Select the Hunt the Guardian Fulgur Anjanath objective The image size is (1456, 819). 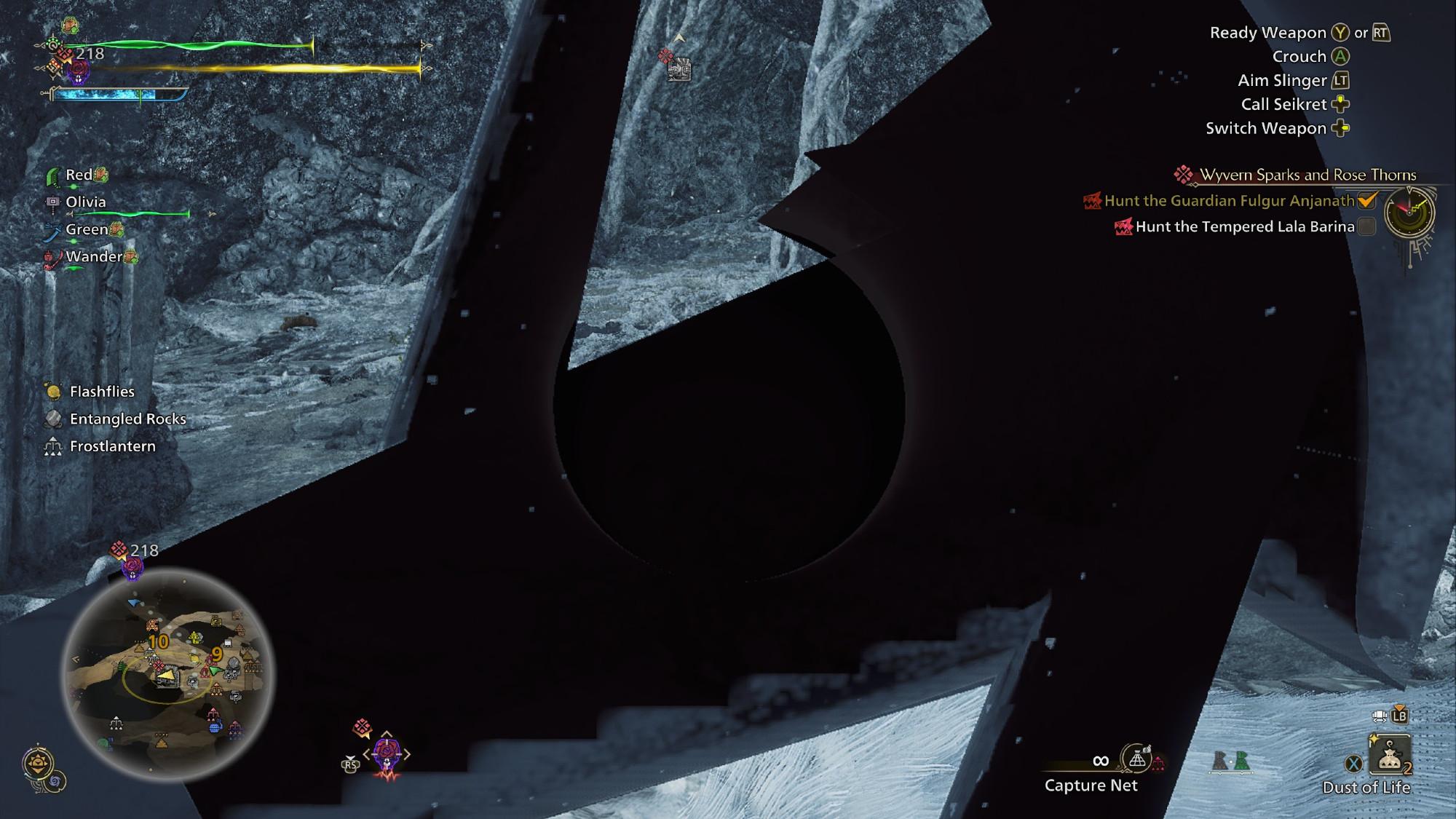[1229, 201]
